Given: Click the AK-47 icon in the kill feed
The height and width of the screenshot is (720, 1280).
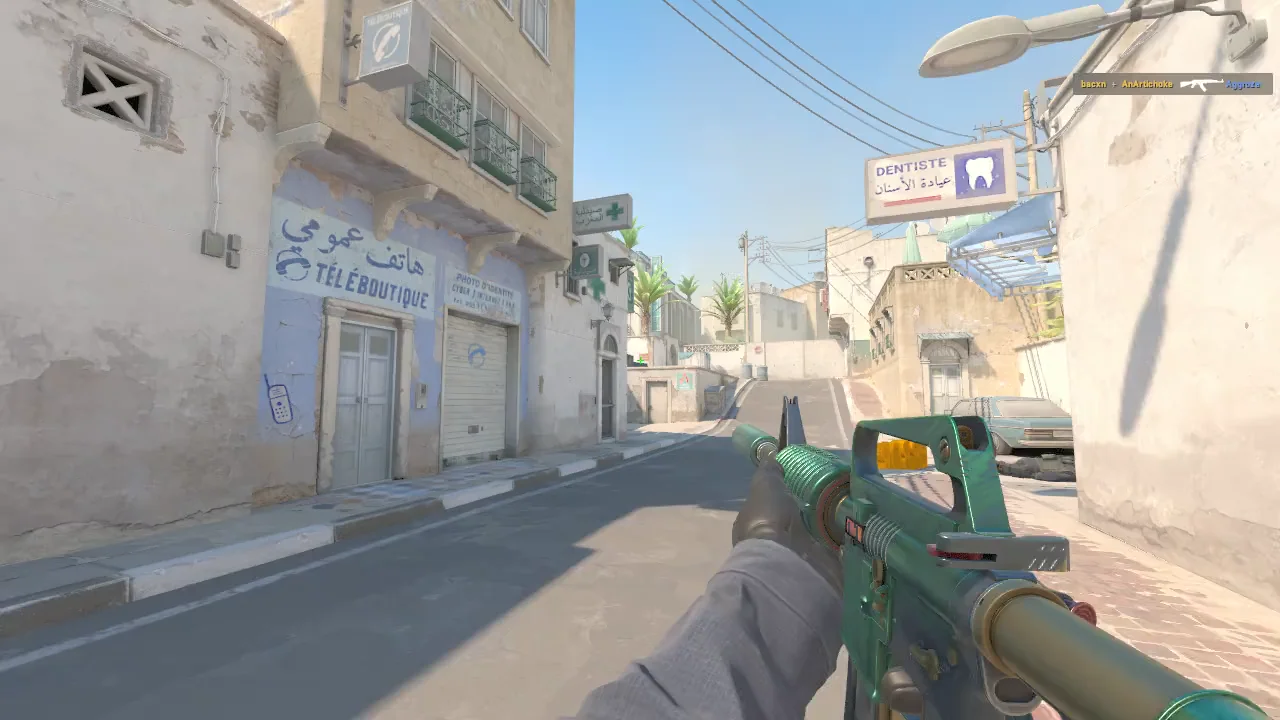Looking at the screenshot, I should tap(1201, 84).
